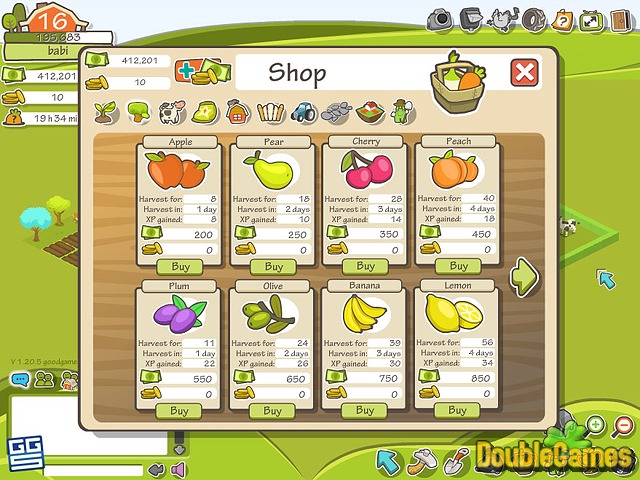
Task: Go to next shop page arrow
Action: [524, 276]
